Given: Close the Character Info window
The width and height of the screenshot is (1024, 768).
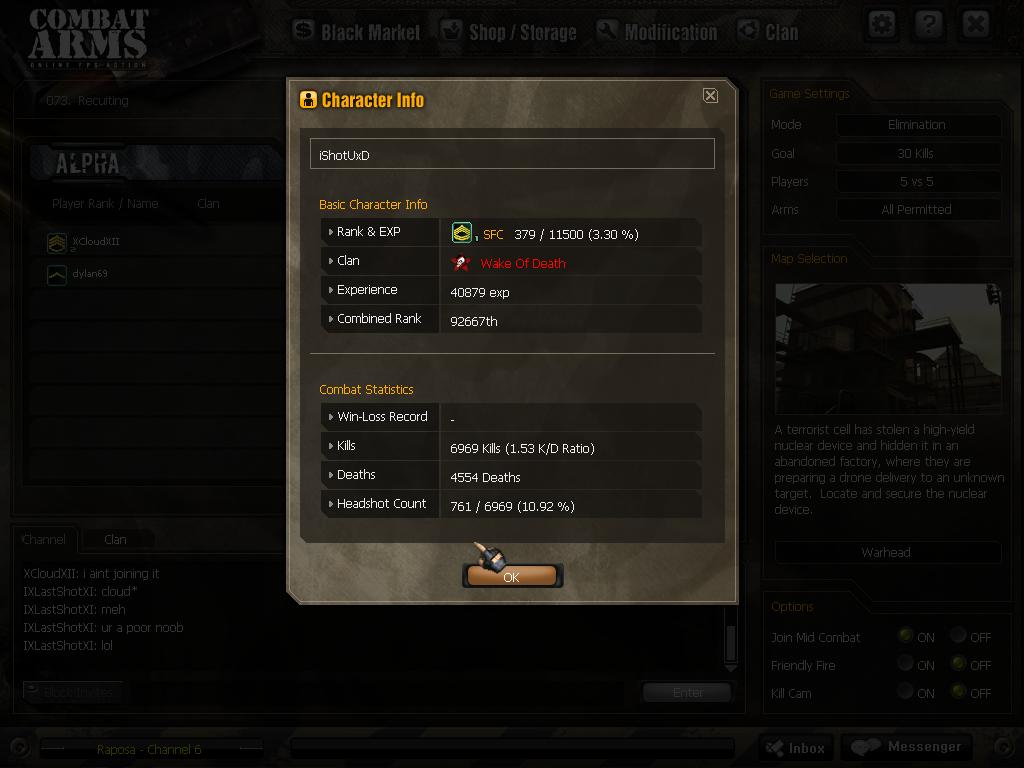Looking at the screenshot, I should pyautogui.click(x=710, y=95).
